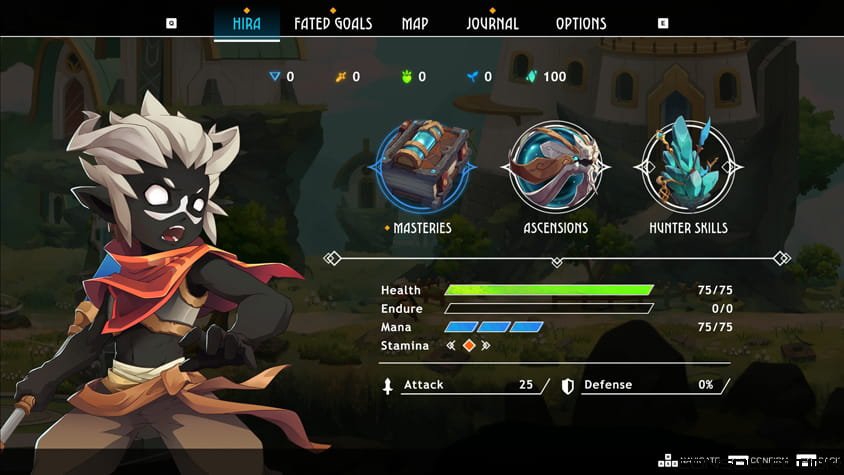
Task: Open the Options tab
Action: click(x=581, y=23)
